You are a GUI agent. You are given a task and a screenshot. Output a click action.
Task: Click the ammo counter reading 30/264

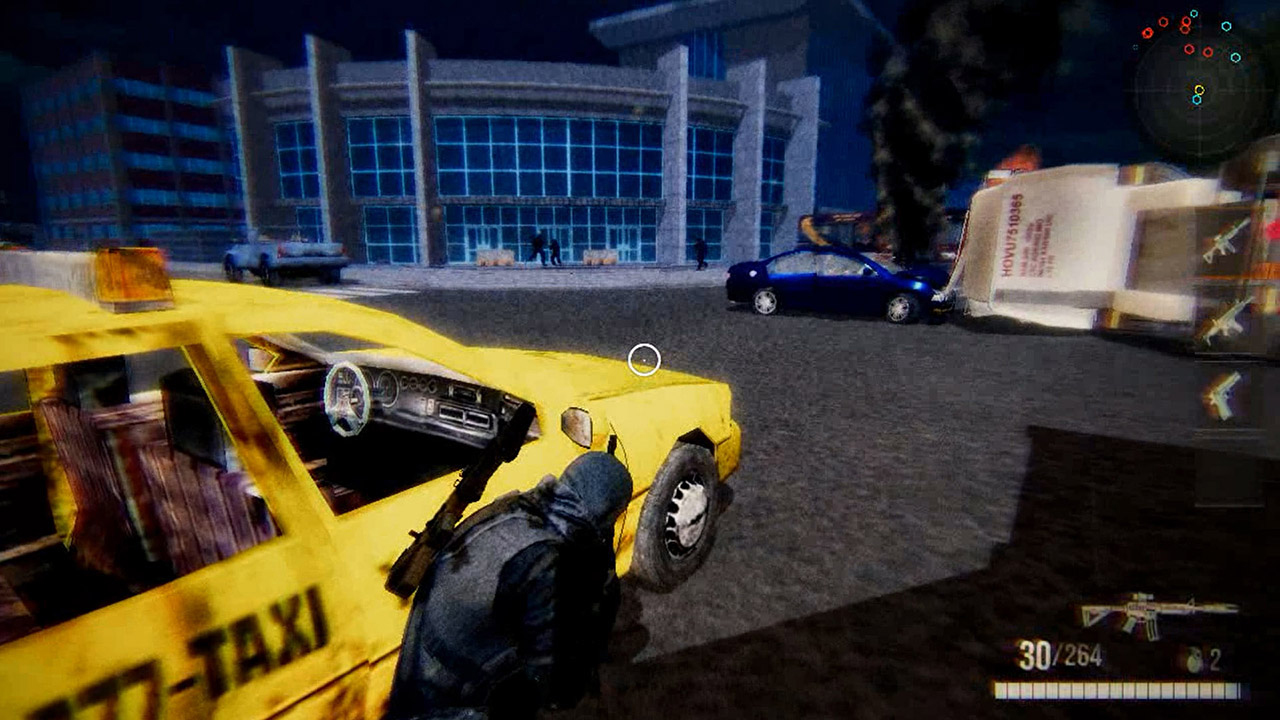click(1062, 652)
